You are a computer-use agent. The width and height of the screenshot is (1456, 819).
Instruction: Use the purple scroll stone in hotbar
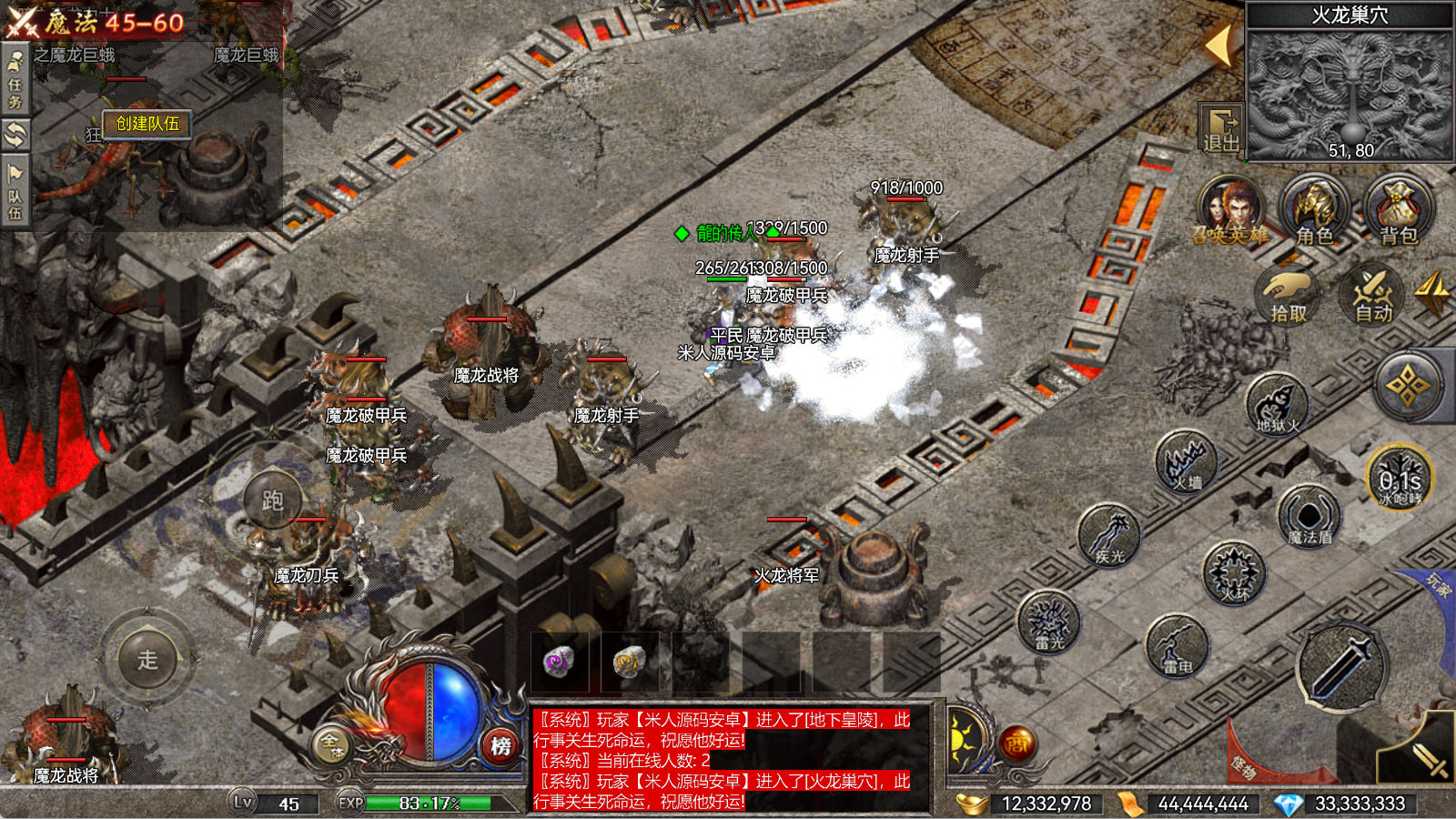(559, 662)
